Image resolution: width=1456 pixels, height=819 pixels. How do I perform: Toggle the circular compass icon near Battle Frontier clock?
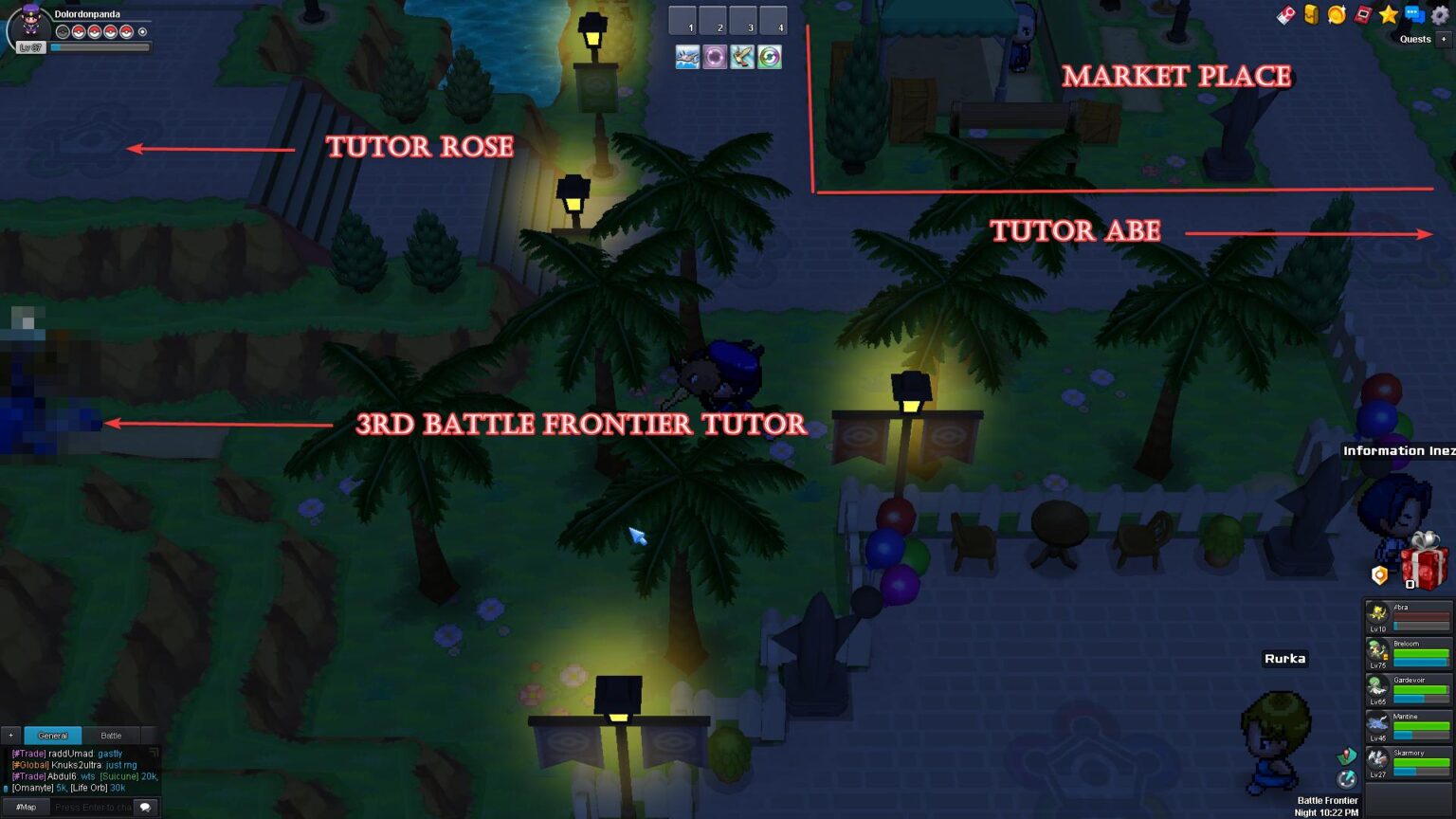click(x=1346, y=779)
